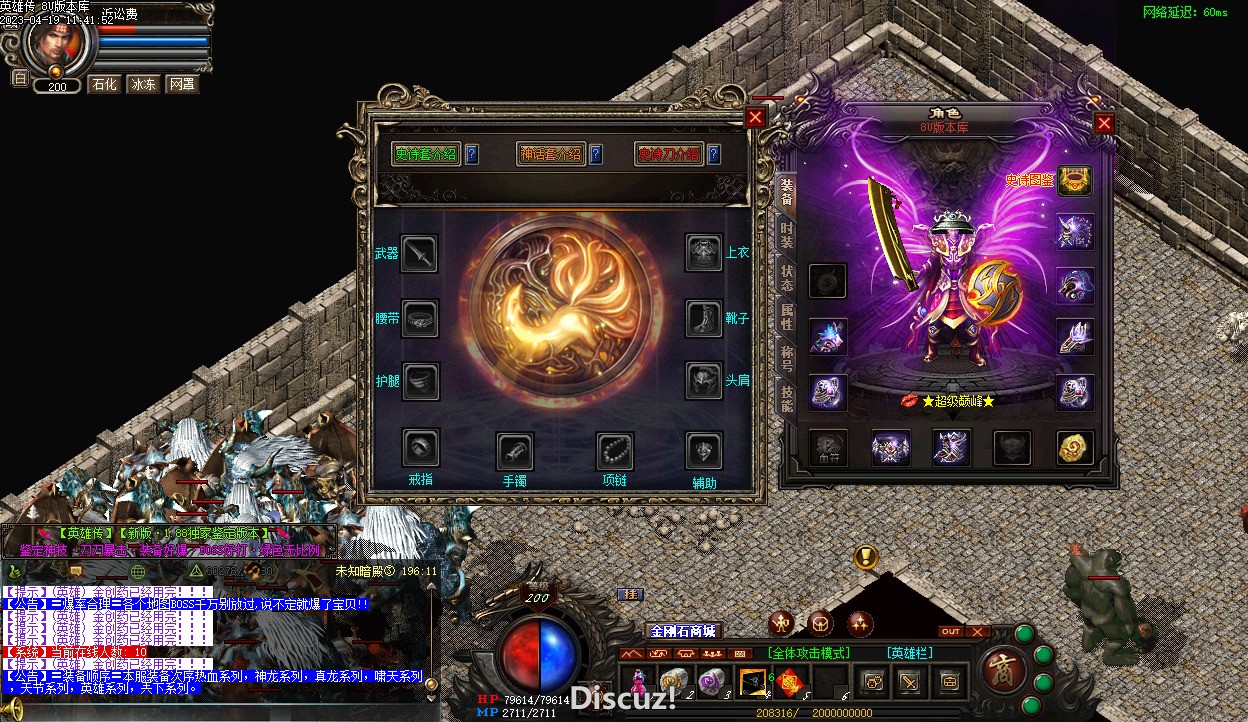This screenshot has height=722, width=1248.
Task: Open the 金刚石商城 diamond shop
Action: (x=683, y=631)
